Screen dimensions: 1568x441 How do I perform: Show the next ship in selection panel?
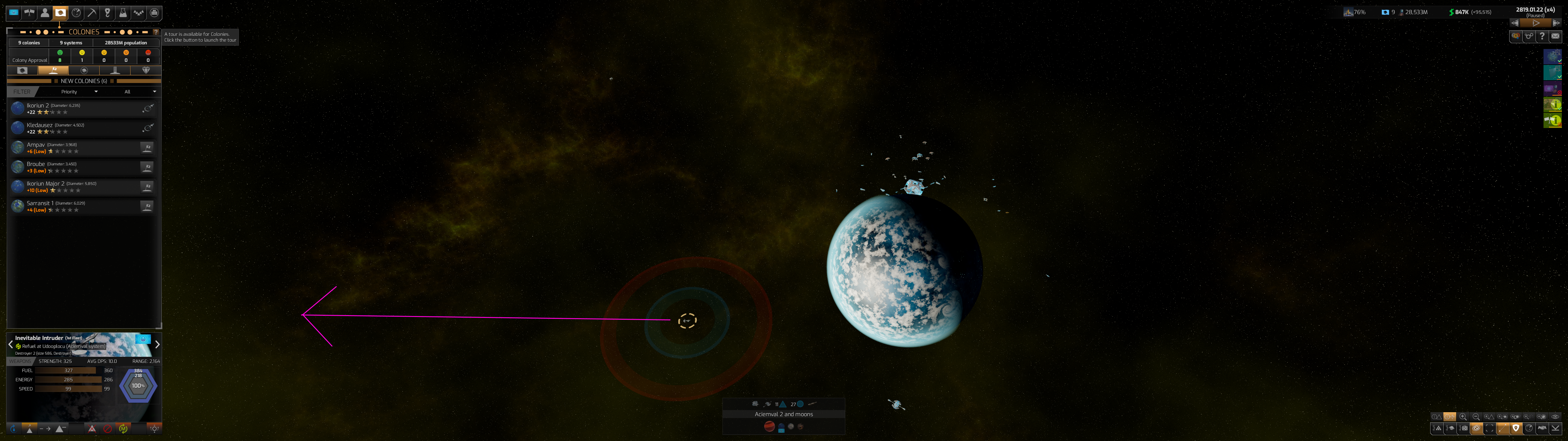(x=157, y=345)
